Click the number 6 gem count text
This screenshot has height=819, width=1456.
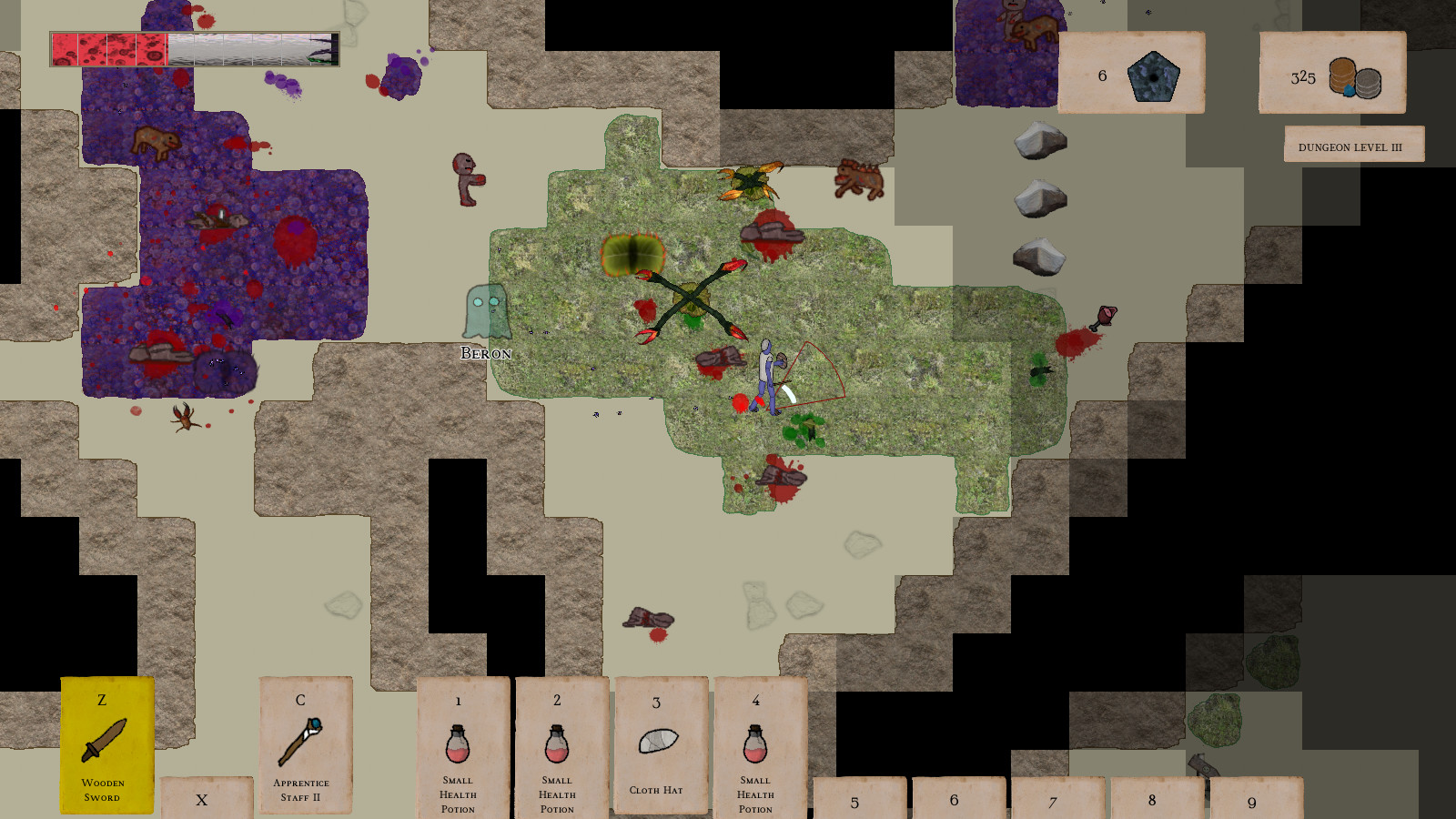point(1102,76)
